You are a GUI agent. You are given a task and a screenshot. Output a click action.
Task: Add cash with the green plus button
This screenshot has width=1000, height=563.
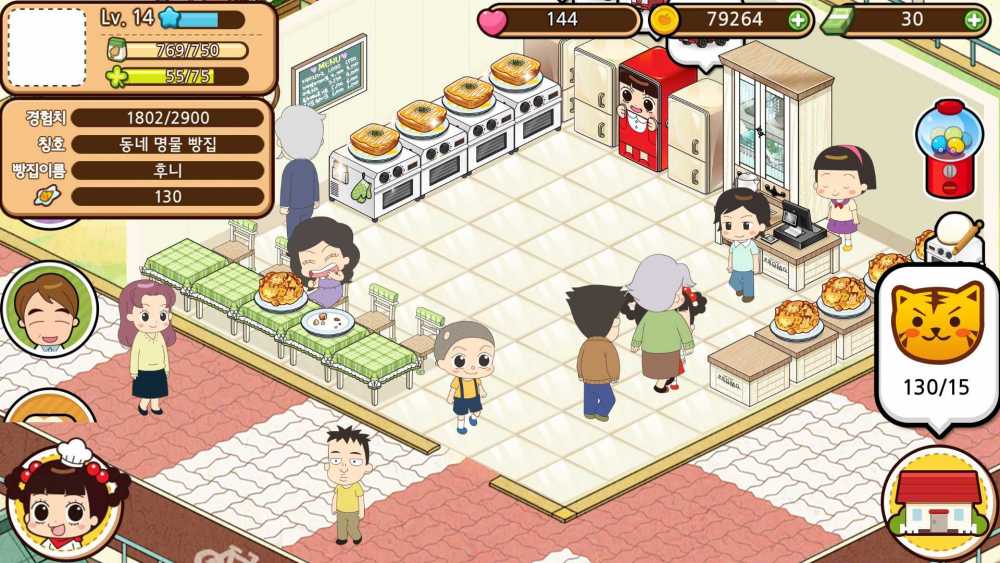[973, 19]
